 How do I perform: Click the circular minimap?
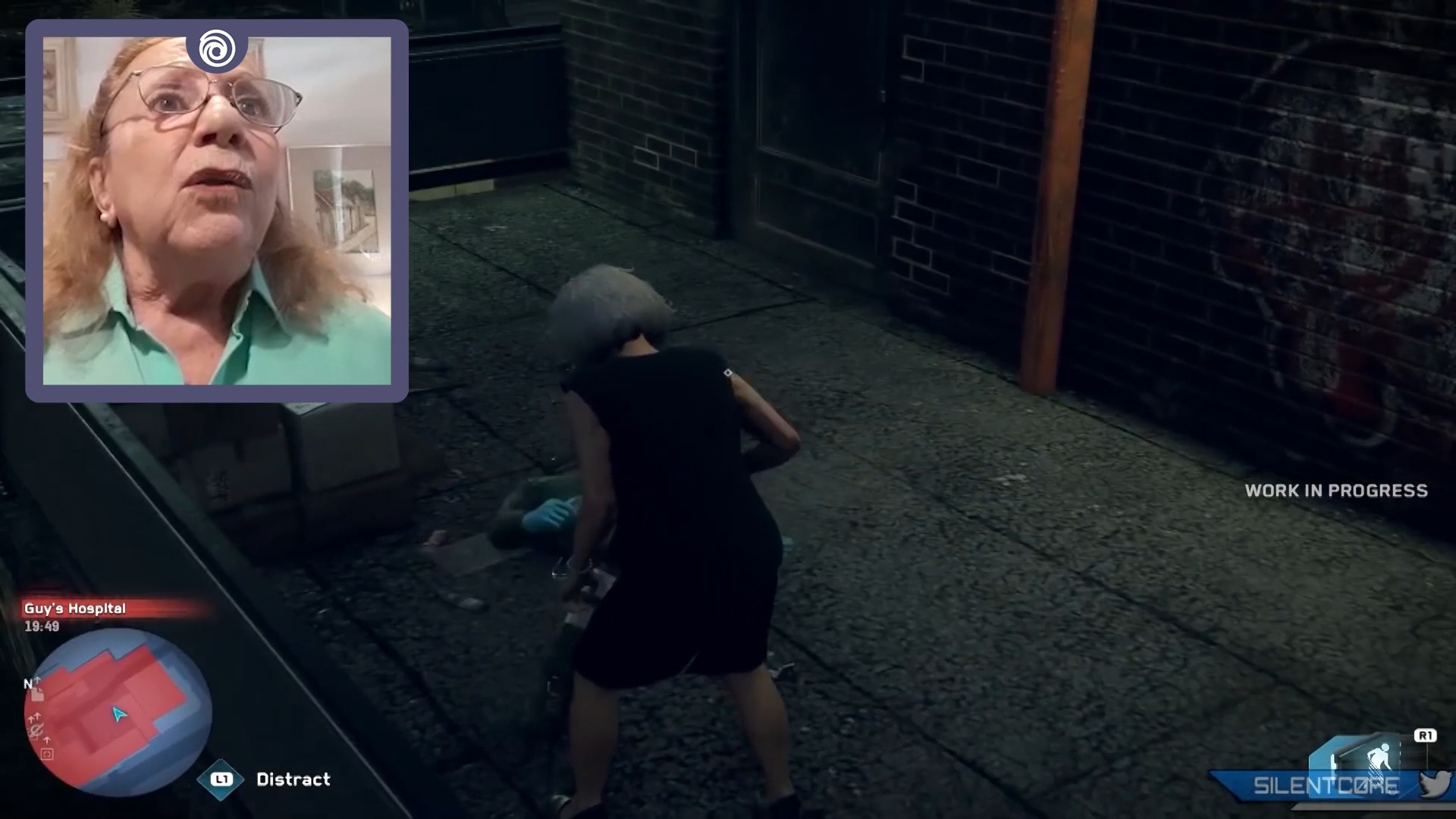(118, 711)
